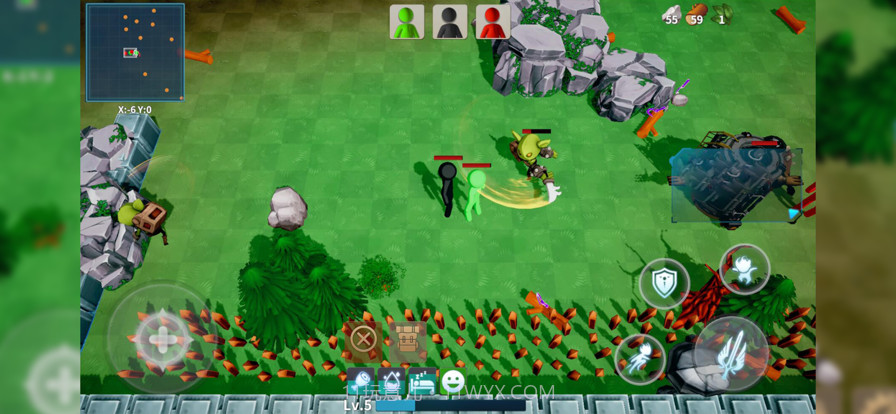The width and height of the screenshot is (896, 414).
Task: Tap the wood log resource icon
Action: [x=697, y=13]
